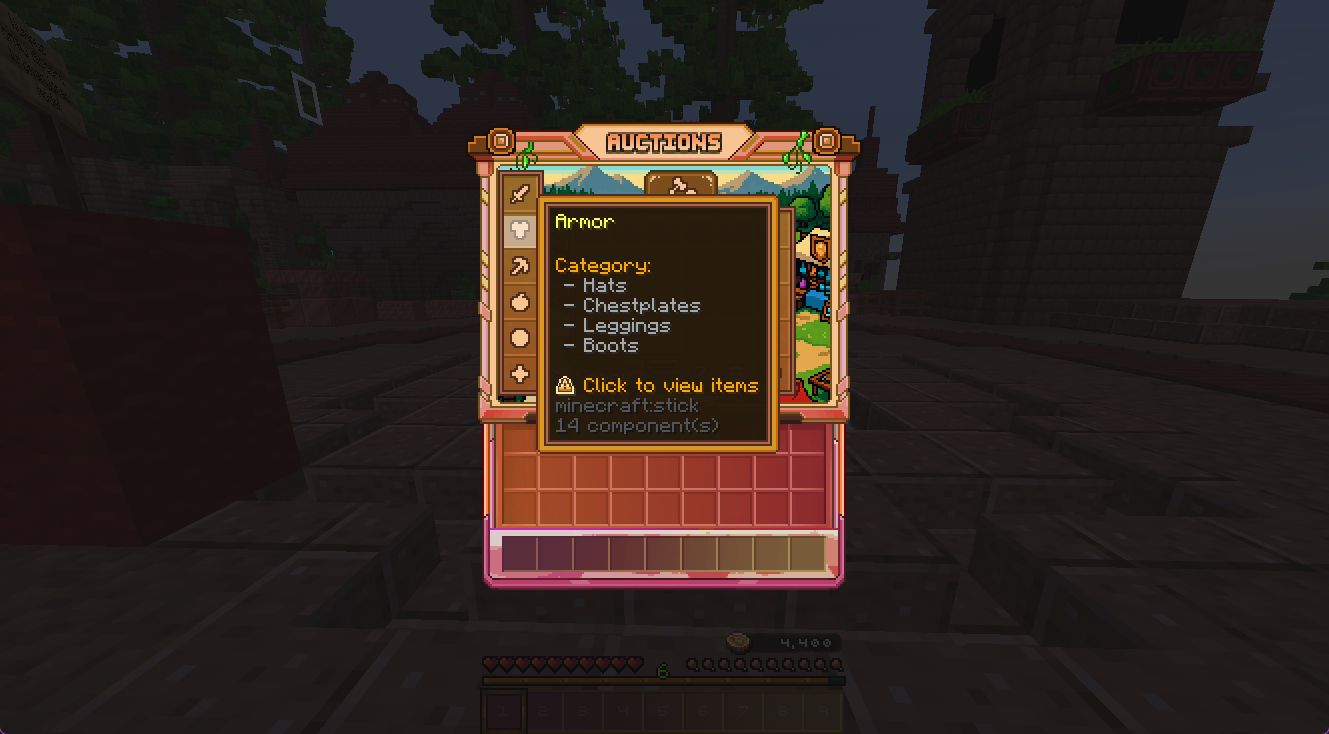
Task: Click the gavel button atop the auction panel
Action: tap(681, 186)
